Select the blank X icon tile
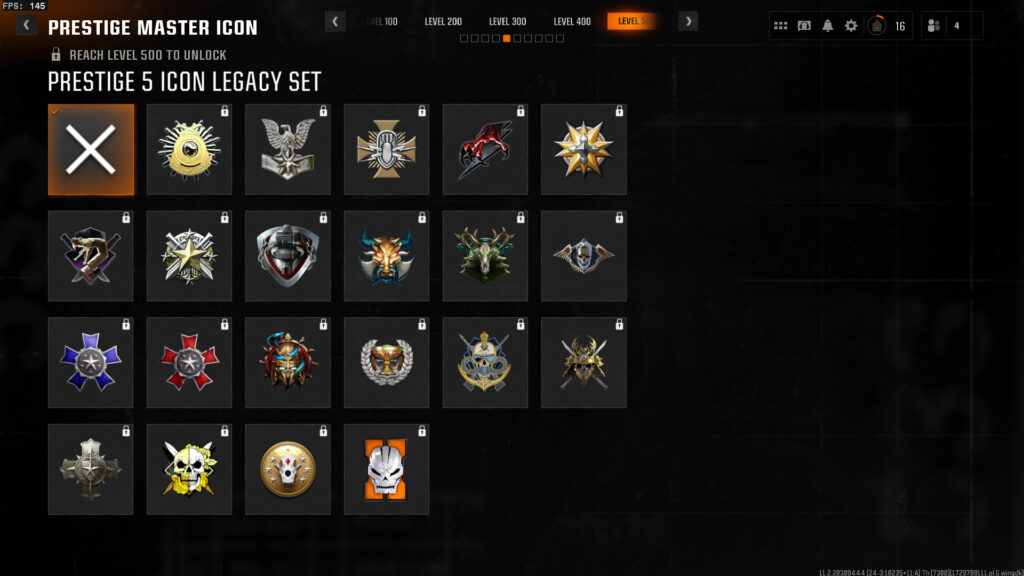This screenshot has height=576, width=1024. [x=91, y=149]
